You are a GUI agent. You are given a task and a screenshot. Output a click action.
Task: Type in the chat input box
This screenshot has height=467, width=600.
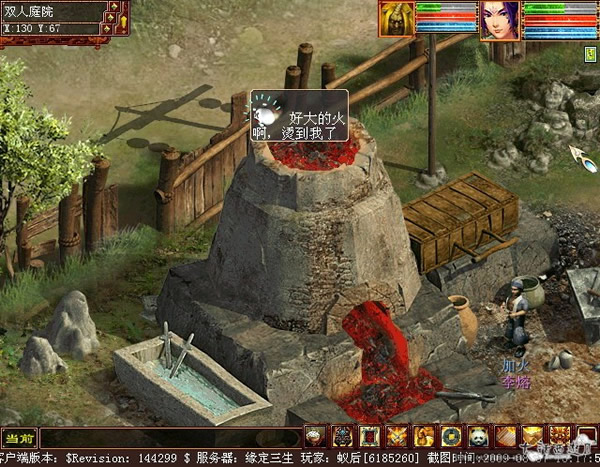[170, 438]
